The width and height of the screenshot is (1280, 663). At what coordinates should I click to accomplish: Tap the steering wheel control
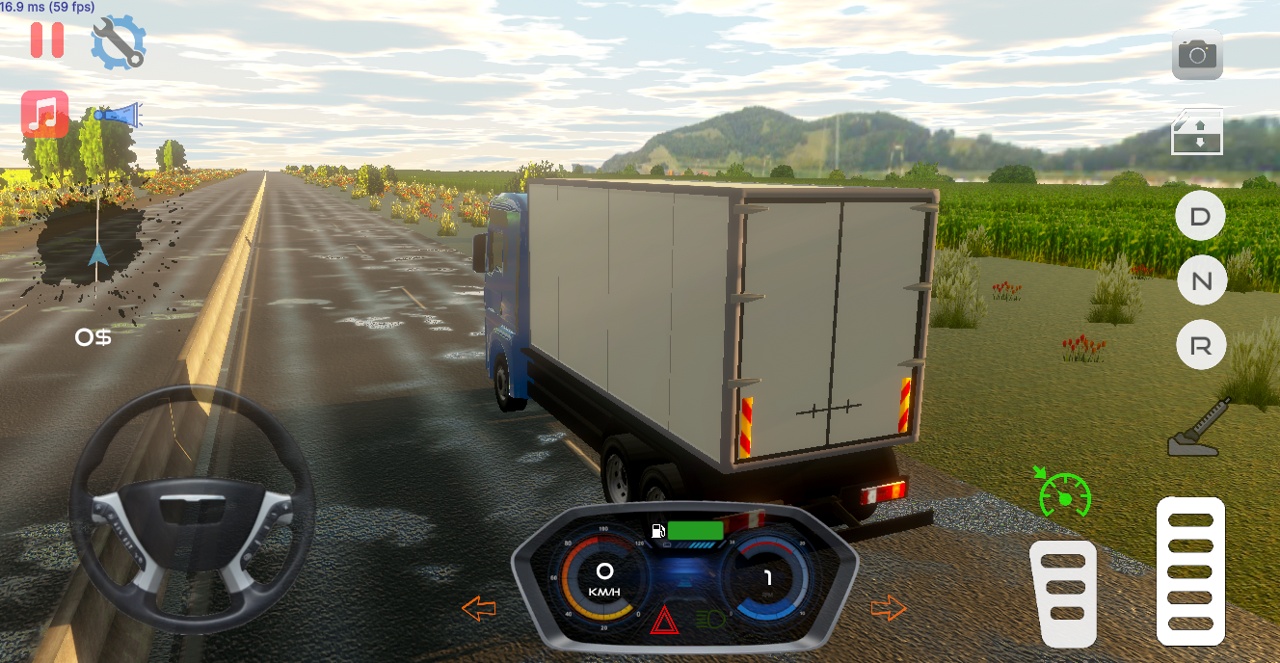(192, 509)
